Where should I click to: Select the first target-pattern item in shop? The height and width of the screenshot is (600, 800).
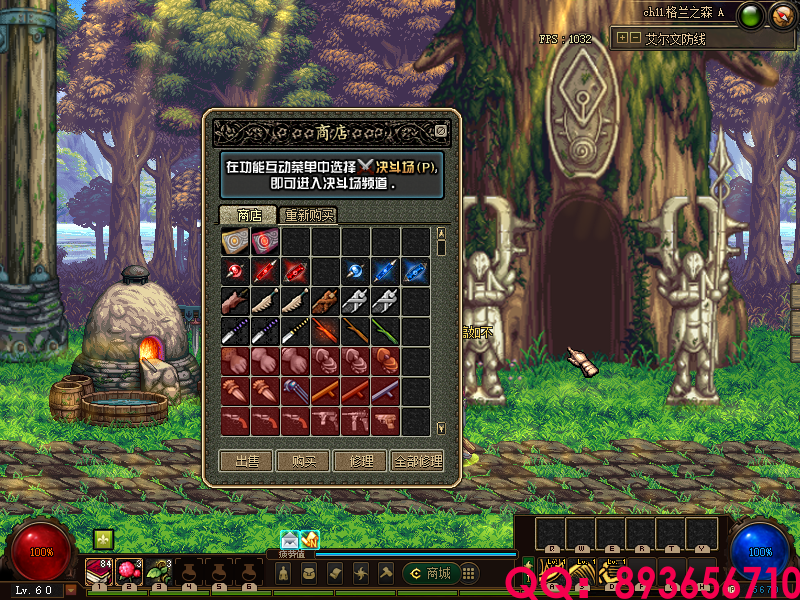(236, 242)
